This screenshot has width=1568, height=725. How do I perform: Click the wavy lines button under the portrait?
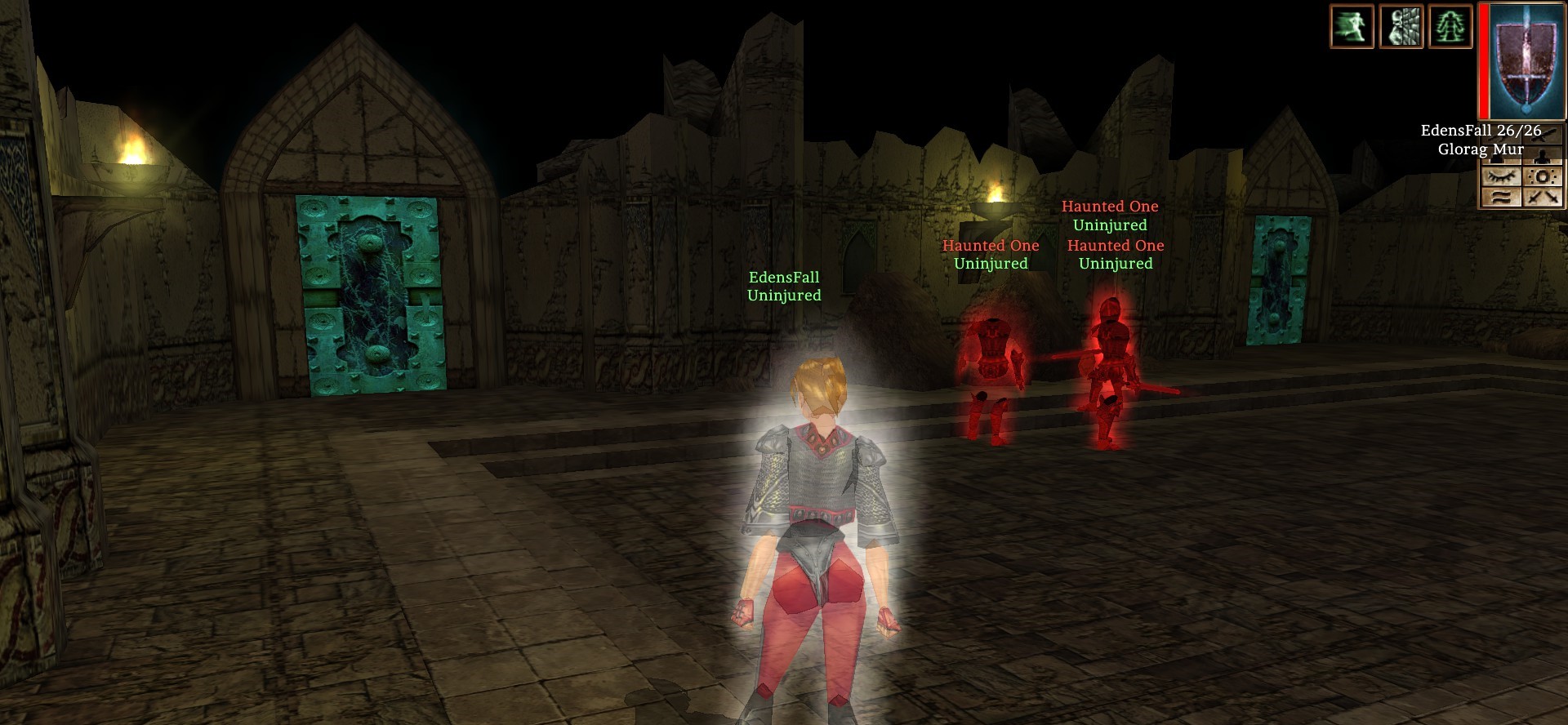(1501, 197)
